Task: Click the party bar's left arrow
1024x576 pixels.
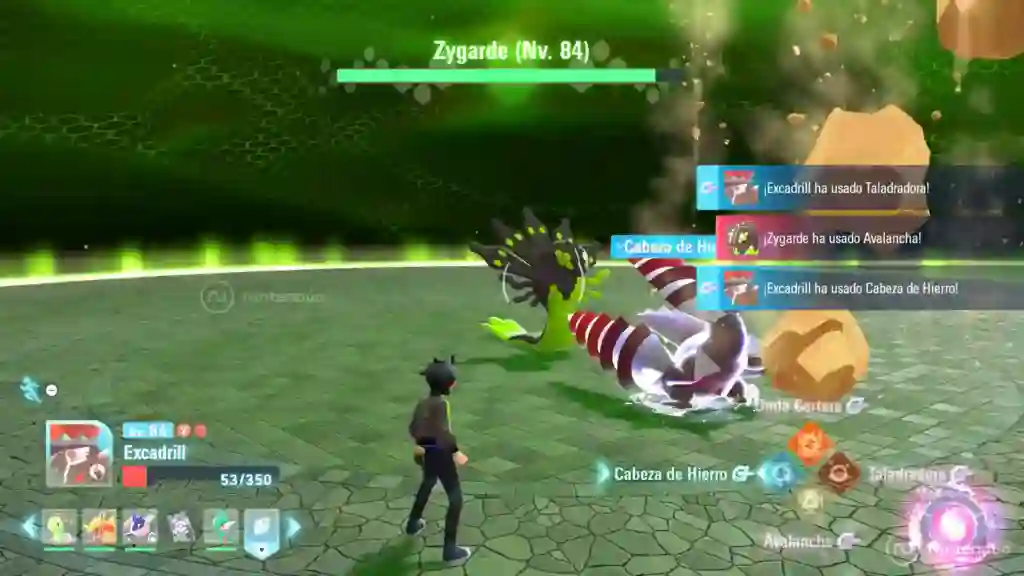Action: point(29,526)
